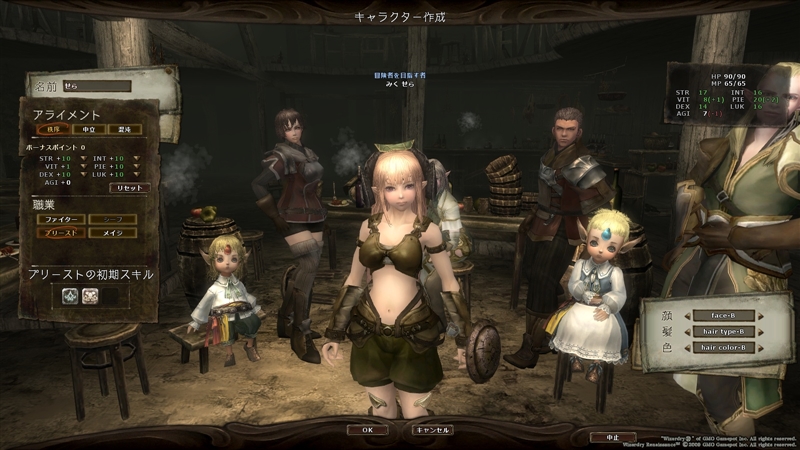Select the first priest starting skill icon
The width and height of the screenshot is (800, 450).
(x=70, y=295)
